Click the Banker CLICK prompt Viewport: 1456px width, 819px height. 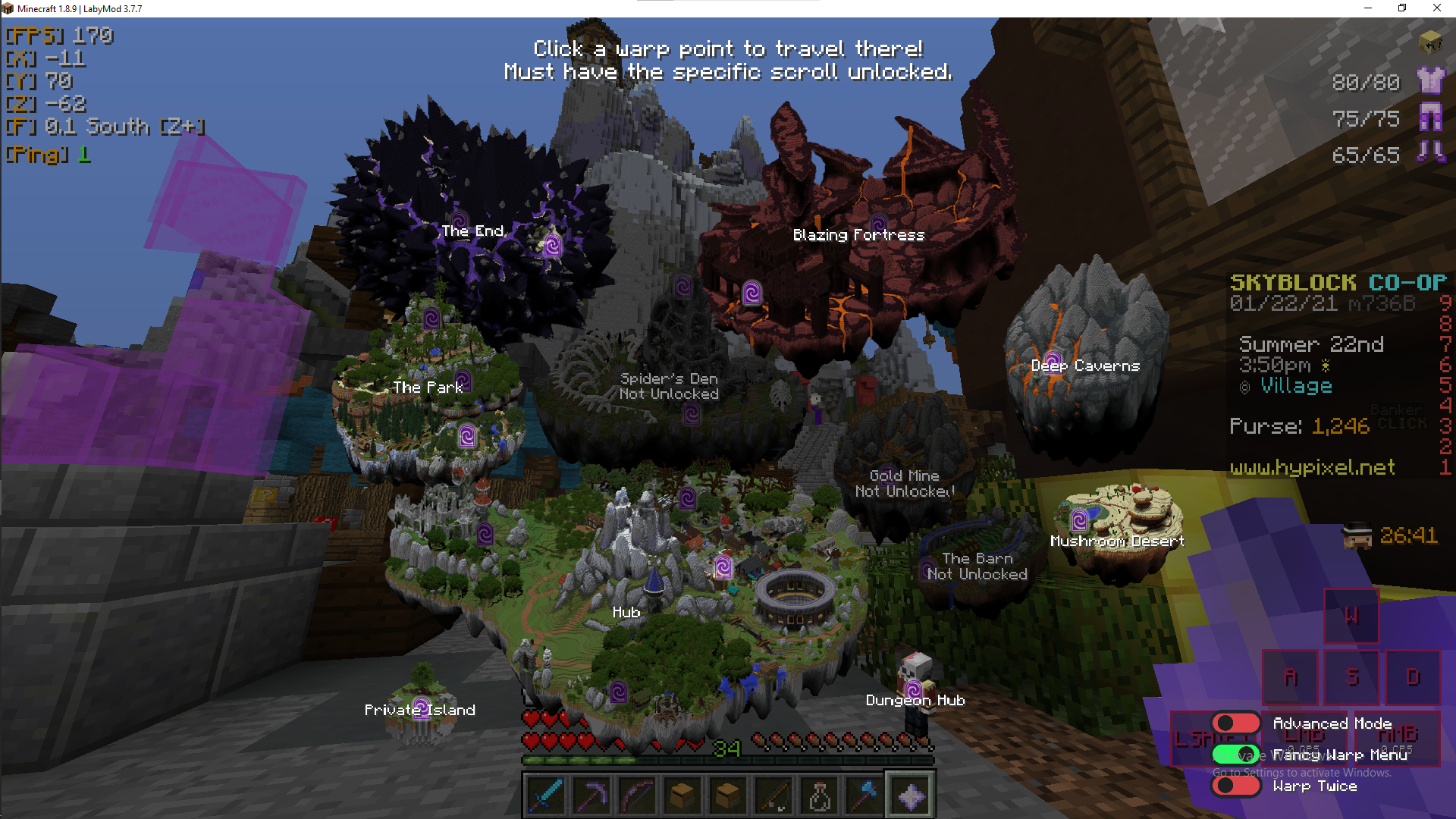pyautogui.click(x=1401, y=416)
